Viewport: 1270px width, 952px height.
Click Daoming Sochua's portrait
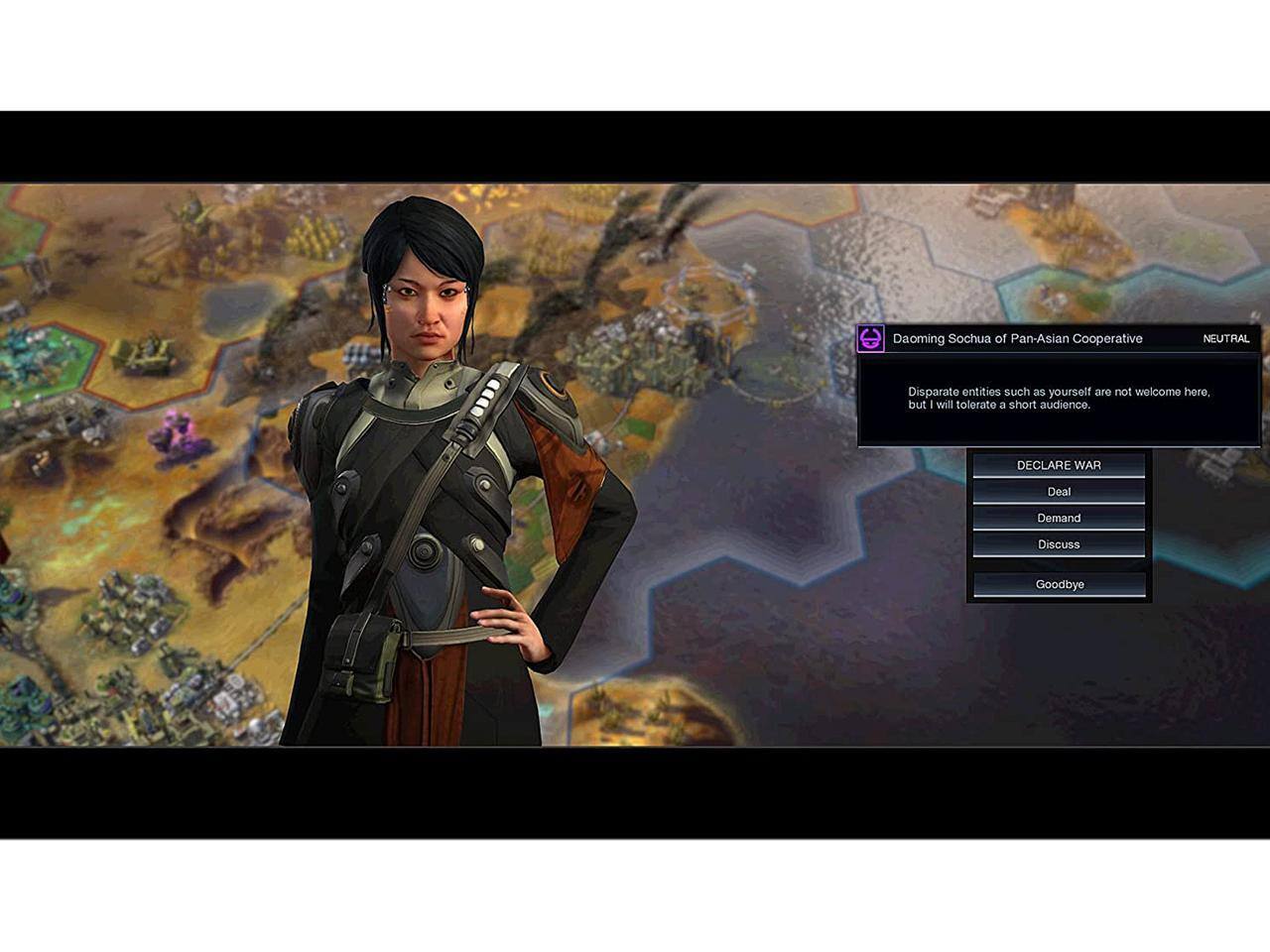click(x=427, y=327)
